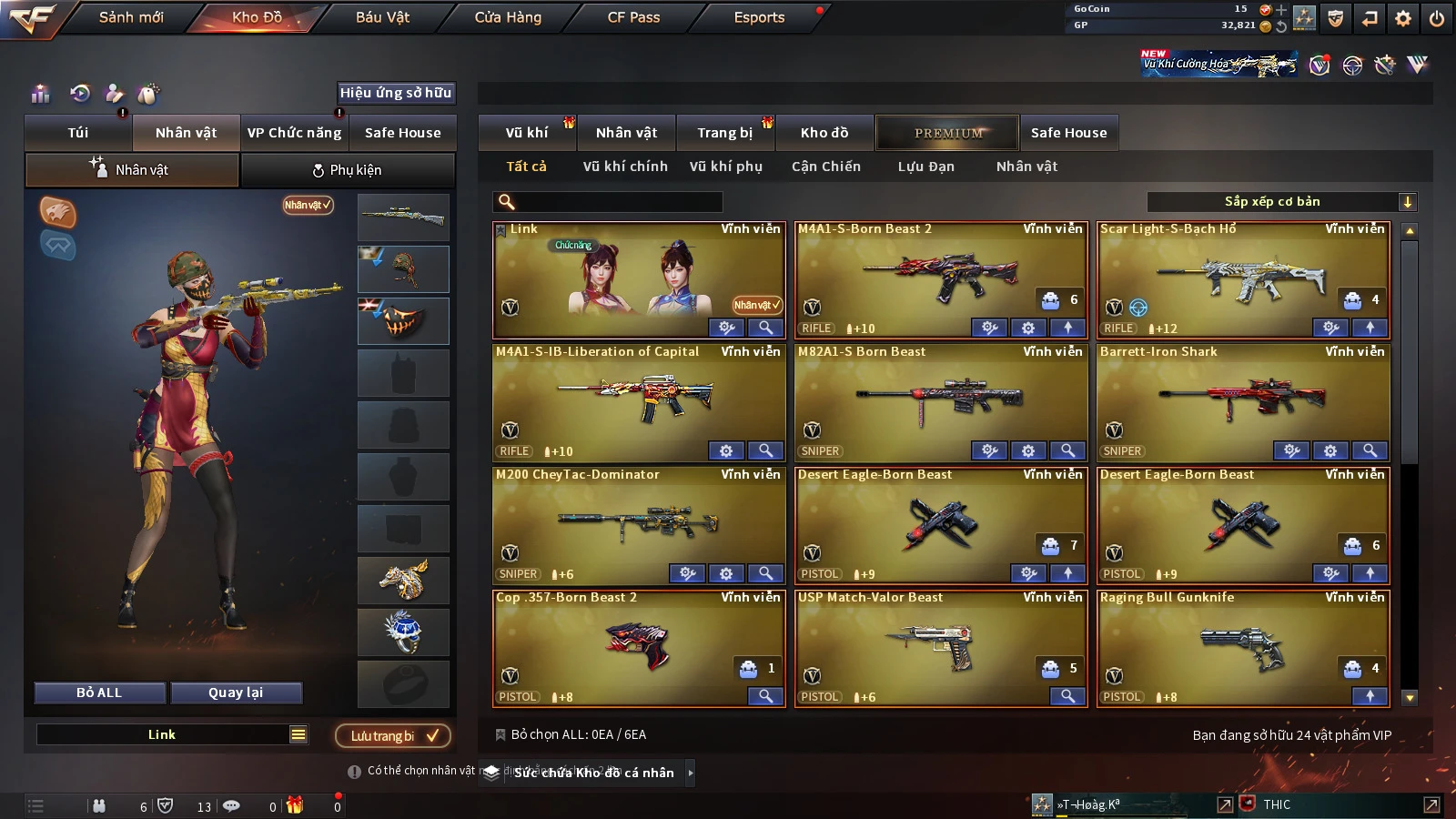Choose the Barrett-Iron Shark sniper
Viewport: 1456px width, 819px height.
pos(1243,402)
